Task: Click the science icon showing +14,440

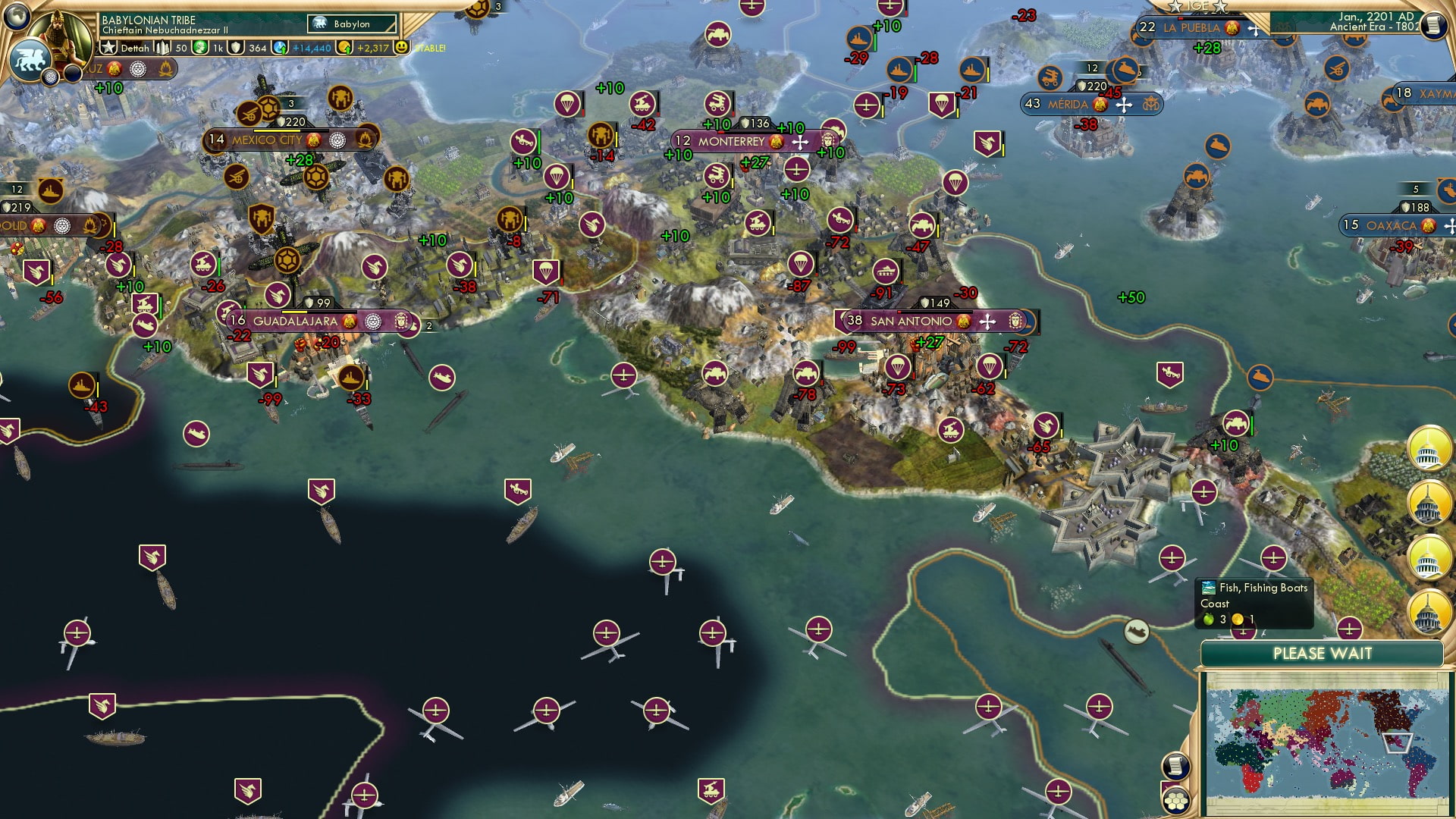Action: tap(281, 47)
